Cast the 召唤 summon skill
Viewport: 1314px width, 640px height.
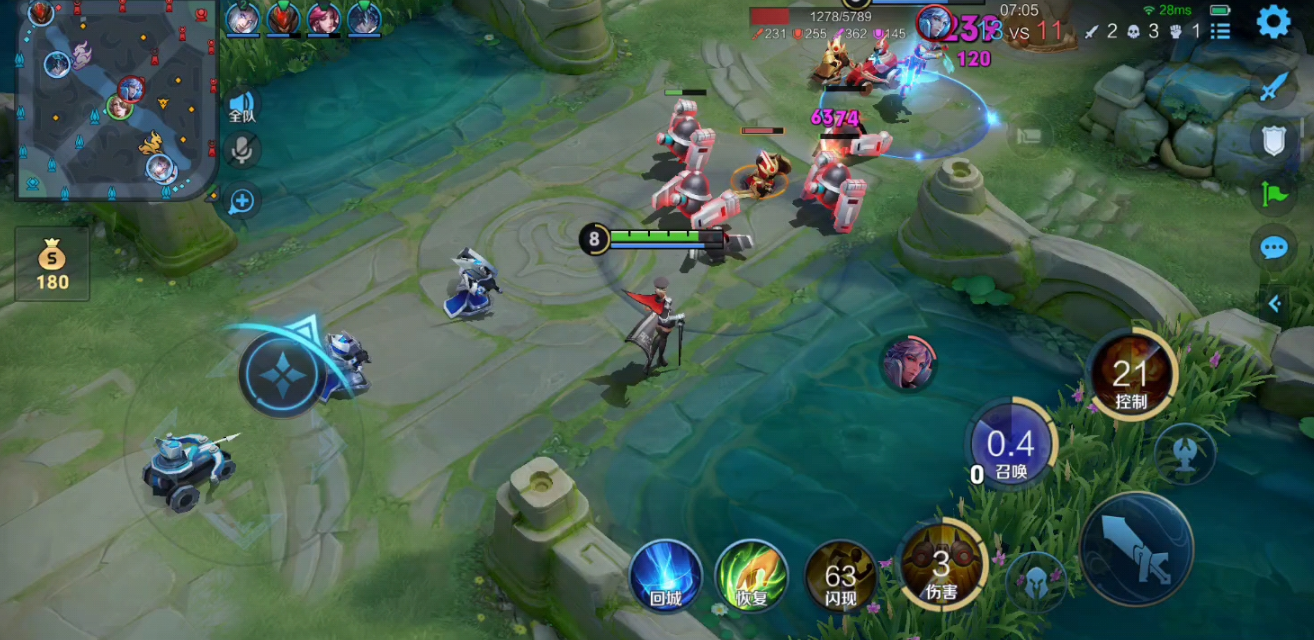(x=1011, y=445)
